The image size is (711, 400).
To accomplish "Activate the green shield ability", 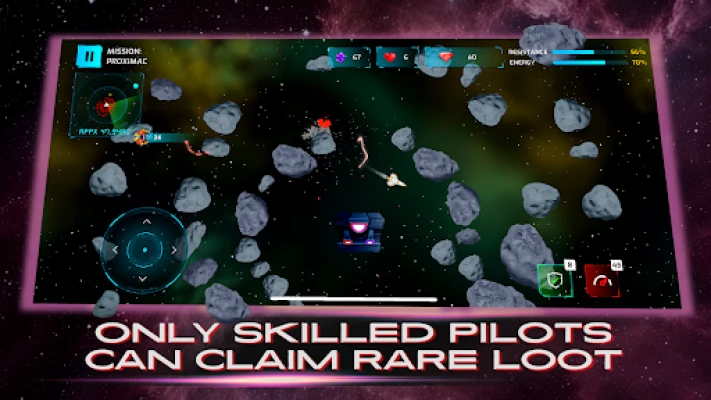I will [x=553, y=279].
